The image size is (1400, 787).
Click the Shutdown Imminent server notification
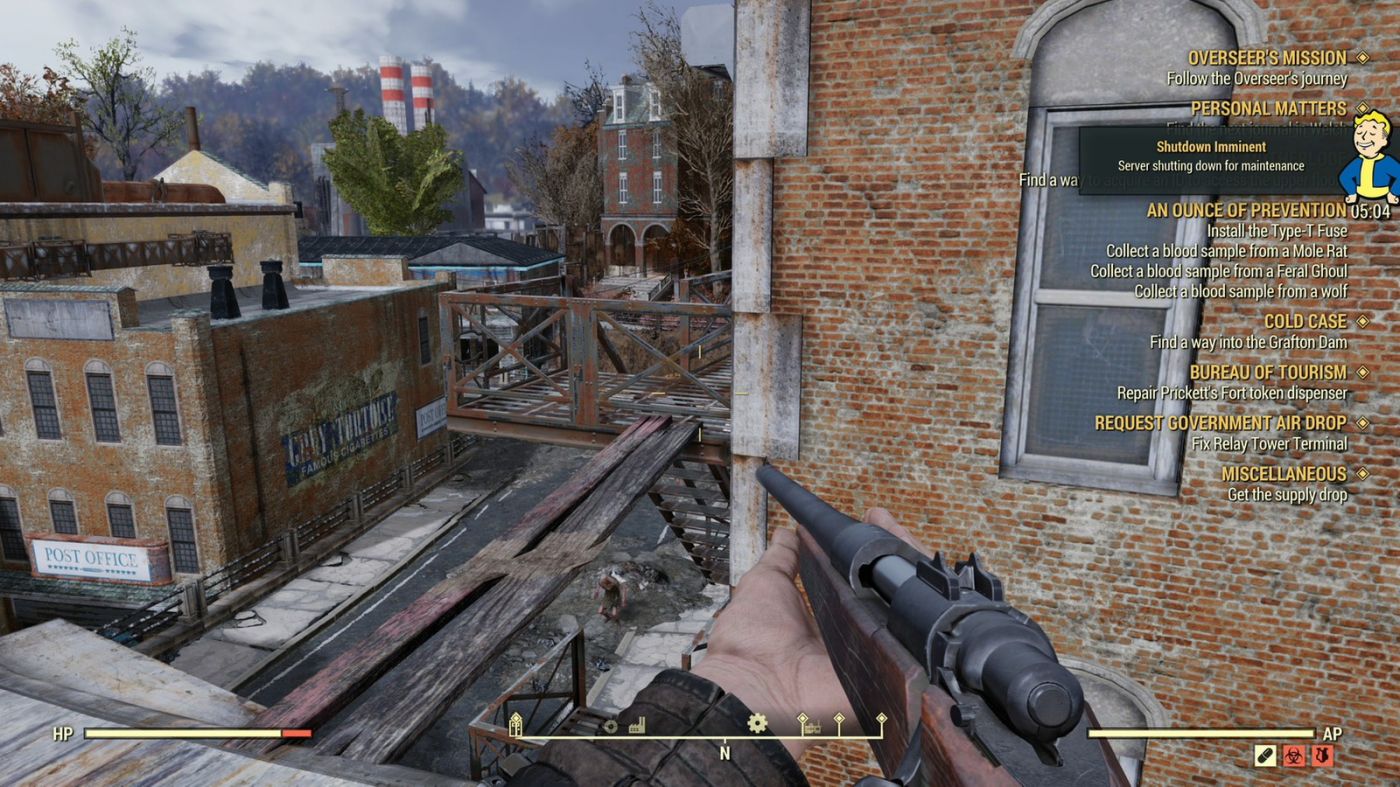tap(1210, 156)
